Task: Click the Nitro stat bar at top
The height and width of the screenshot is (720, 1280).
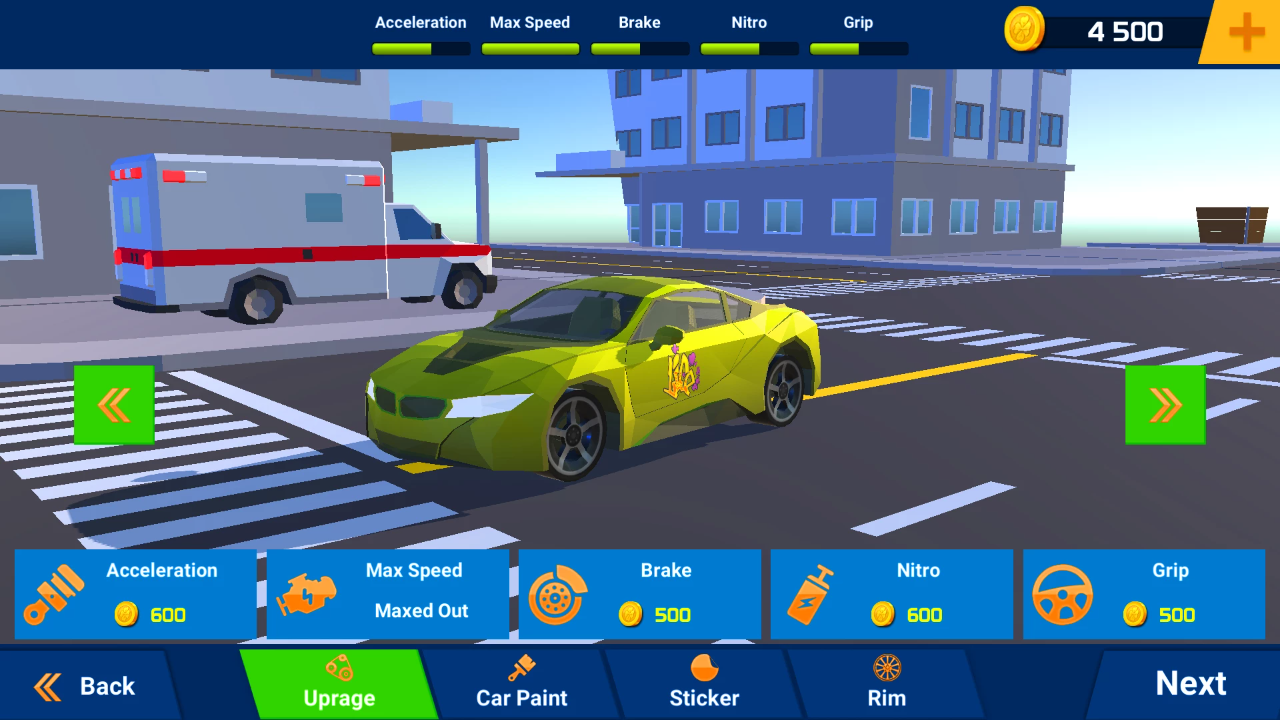Action: tap(749, 44)
